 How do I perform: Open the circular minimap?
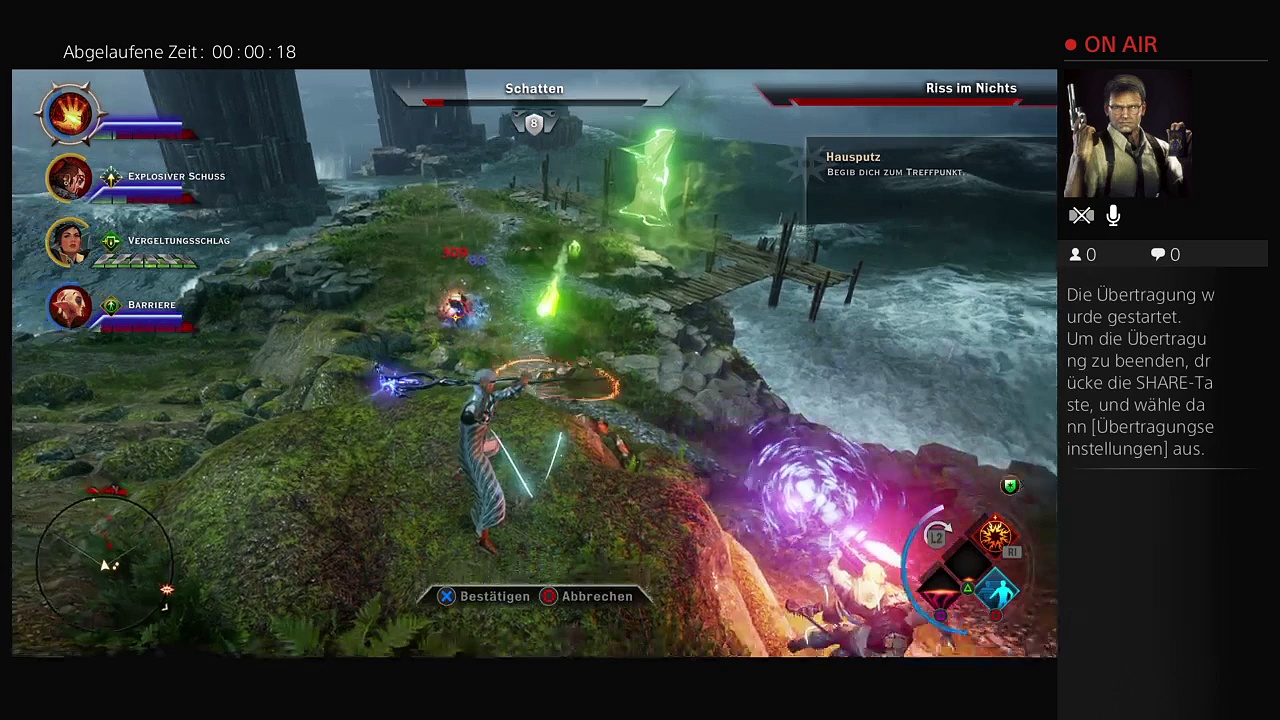pos(105,562)
